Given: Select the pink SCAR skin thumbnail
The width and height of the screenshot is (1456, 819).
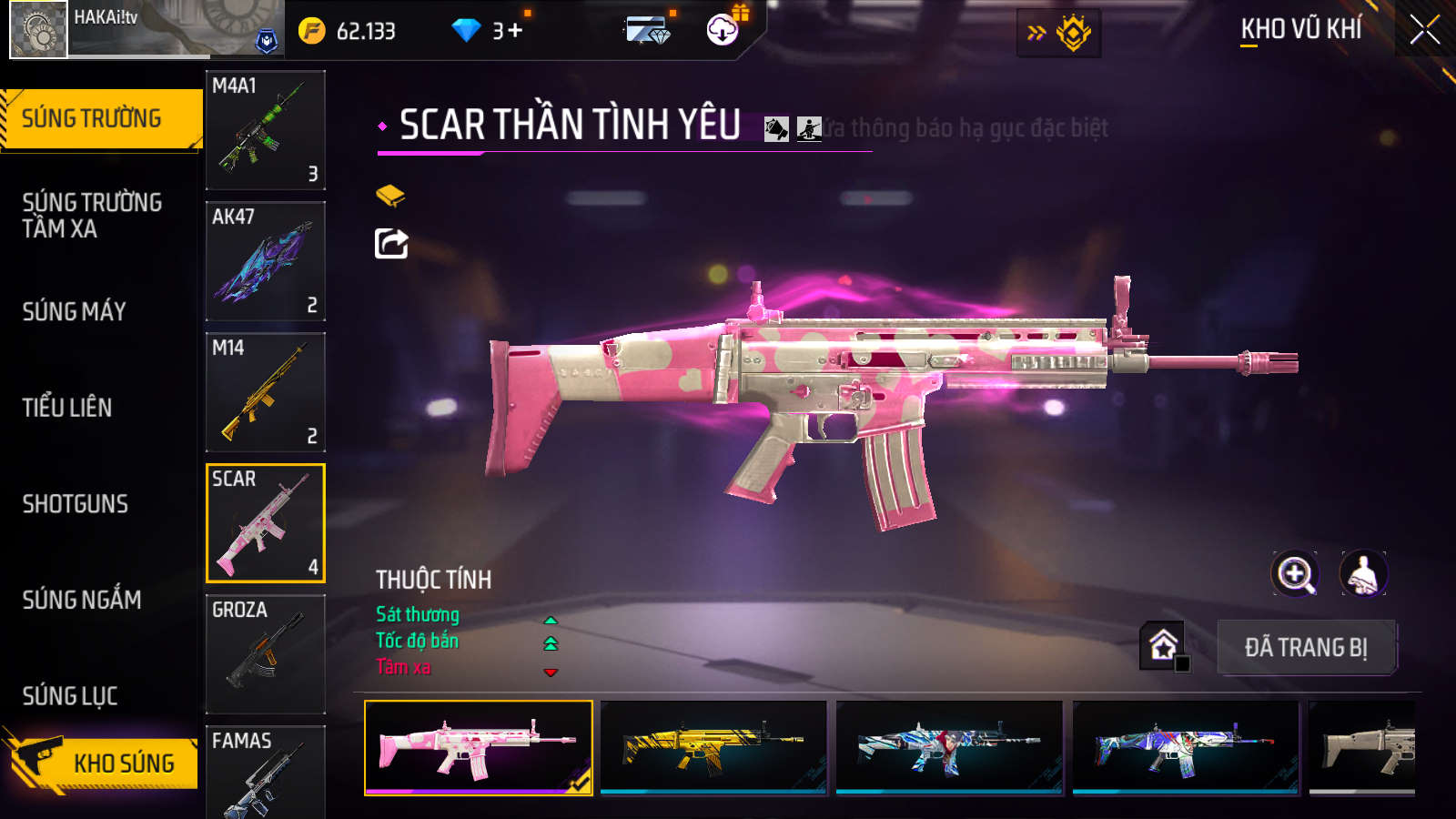Looking at the screenshot, I should pyautogui.click(x=479, y=747).
